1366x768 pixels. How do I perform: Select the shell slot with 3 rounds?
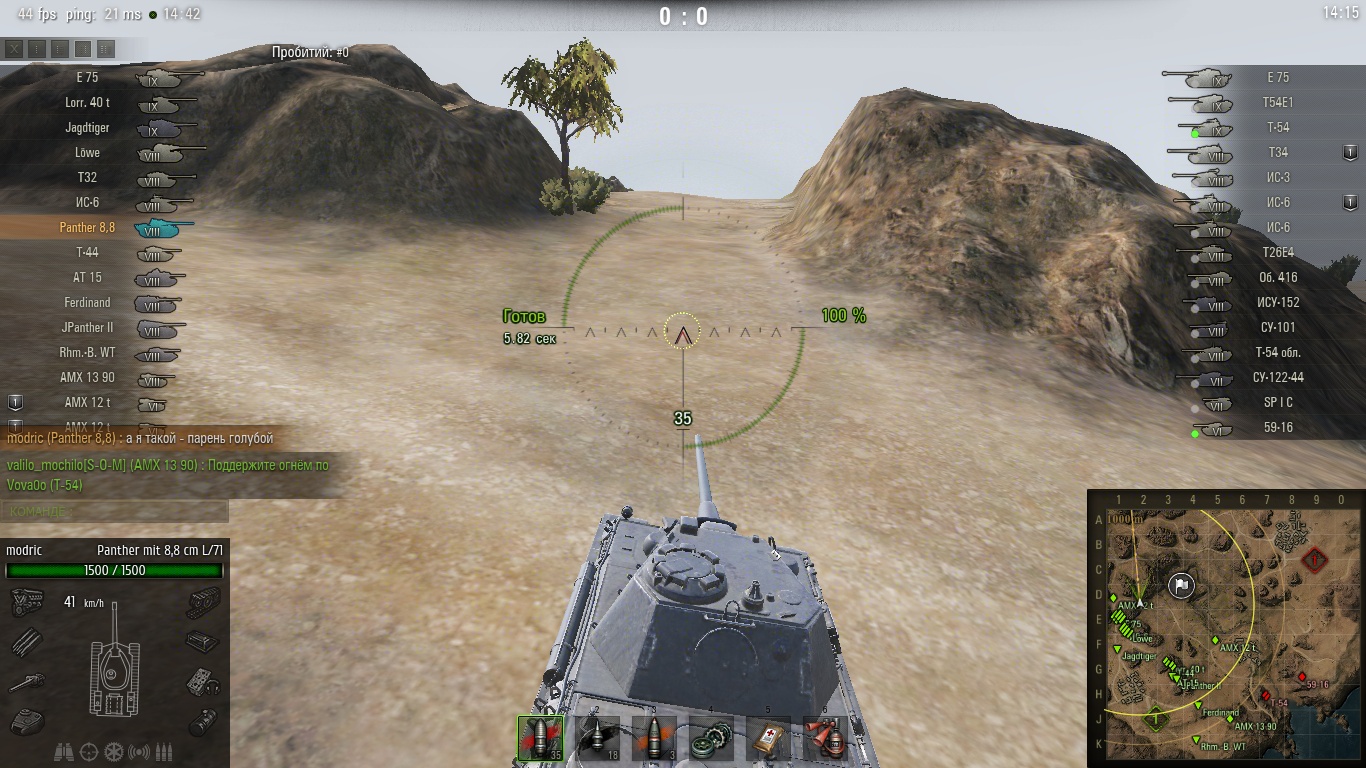pyautogui.click(x=653, y=738)
